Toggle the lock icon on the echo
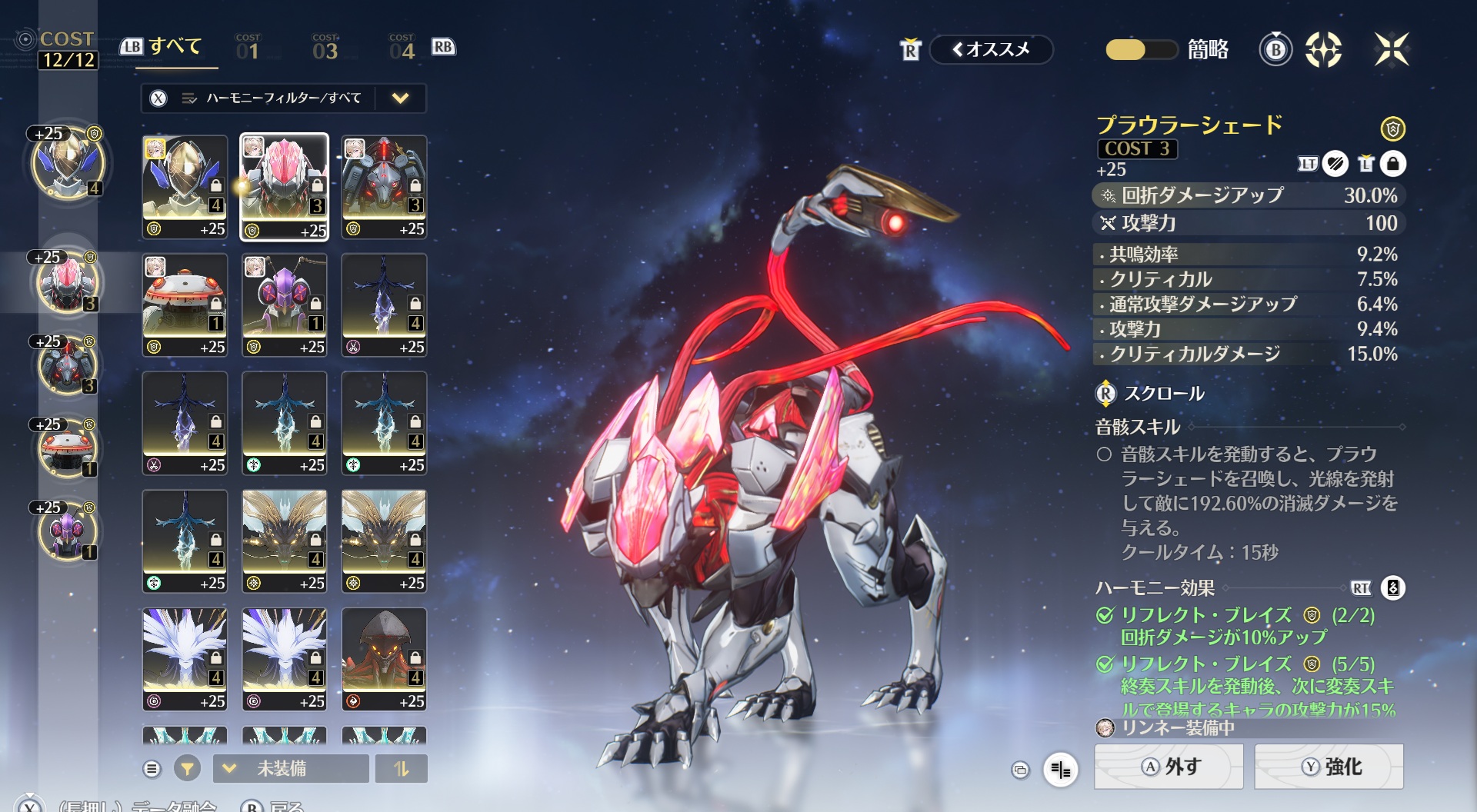The height and width of the screenshot is (812, 1477). (1393, 164)
